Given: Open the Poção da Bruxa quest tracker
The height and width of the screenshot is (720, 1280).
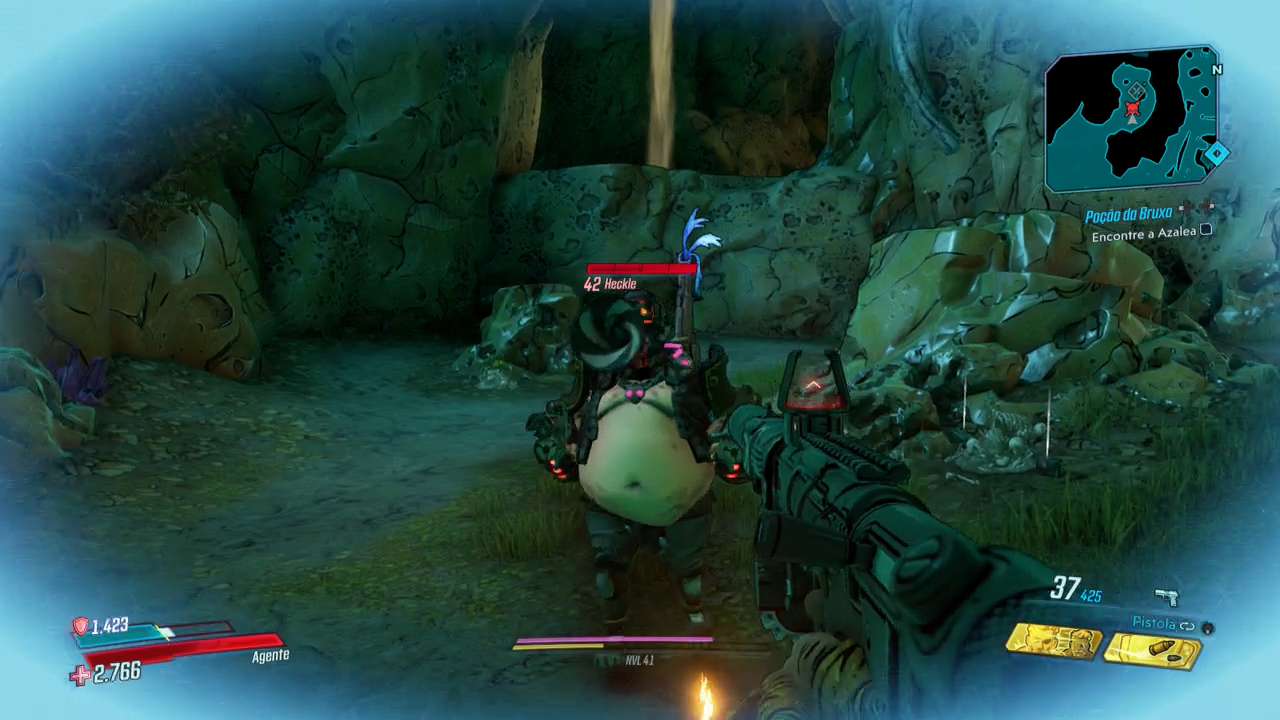Looking at the screenshot, I should click(1129, 215).
